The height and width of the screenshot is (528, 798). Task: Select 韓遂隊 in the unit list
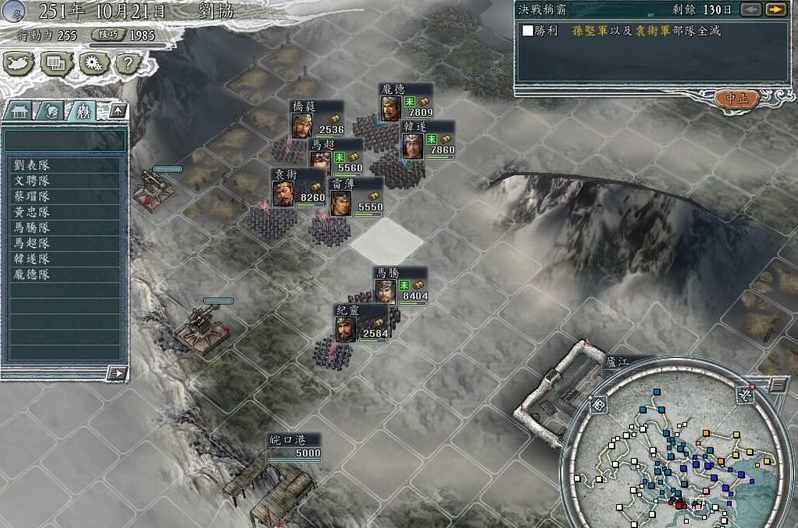click(x=32, y=258)
